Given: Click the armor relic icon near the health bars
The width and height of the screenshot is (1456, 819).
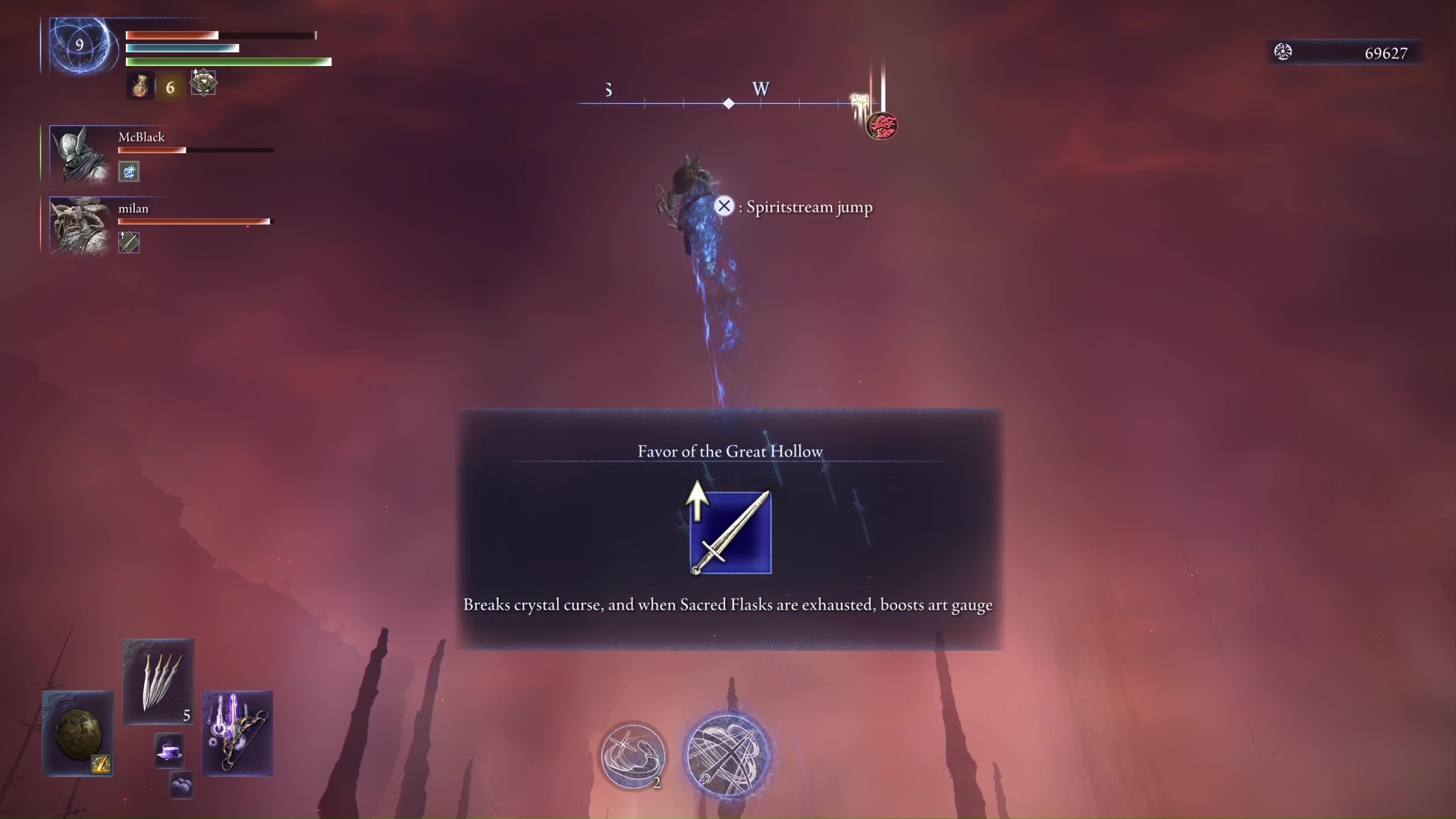Looking at the screenshot, I should point(202,84).
